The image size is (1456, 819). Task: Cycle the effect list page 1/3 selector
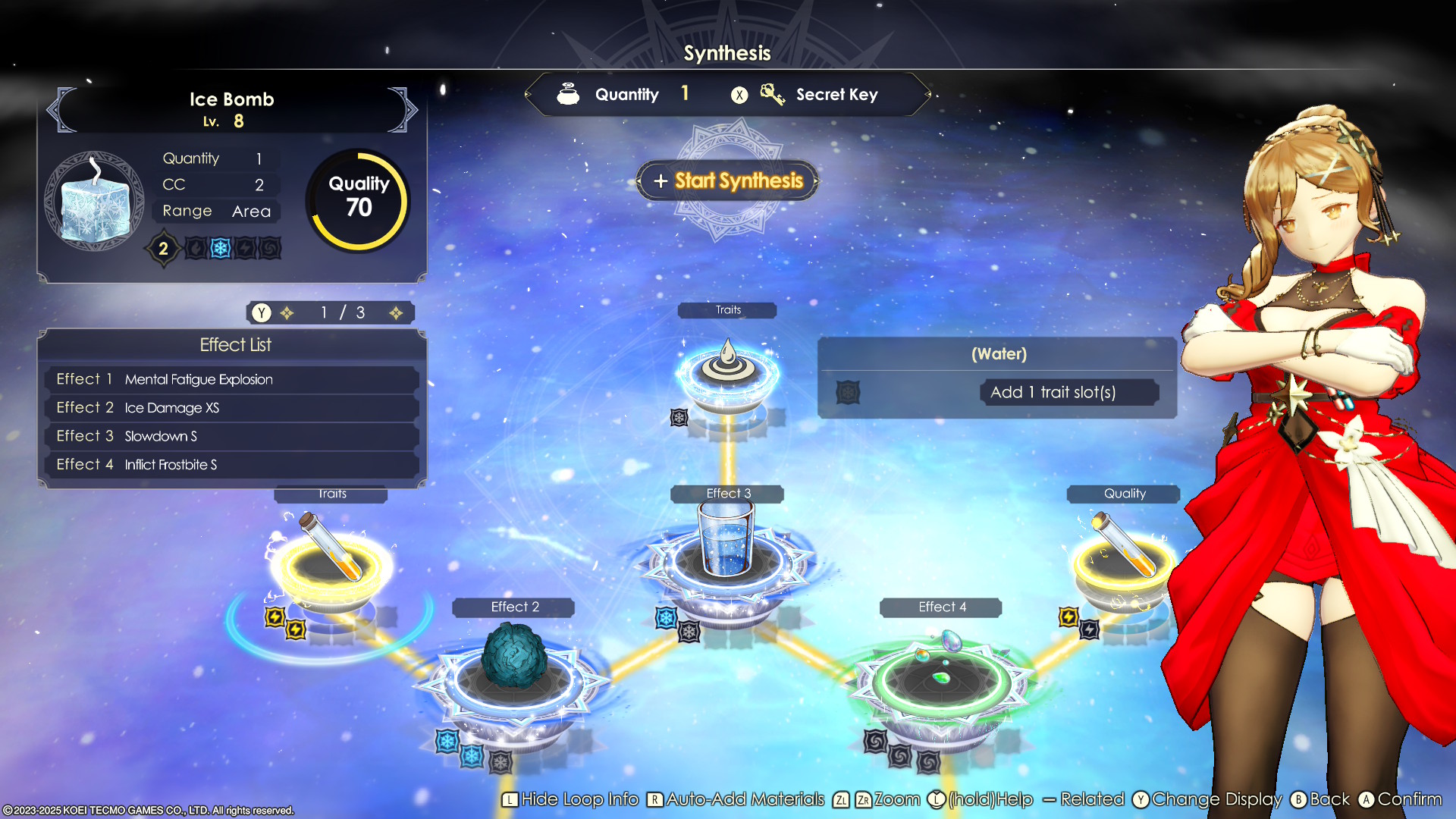(340, 312)
